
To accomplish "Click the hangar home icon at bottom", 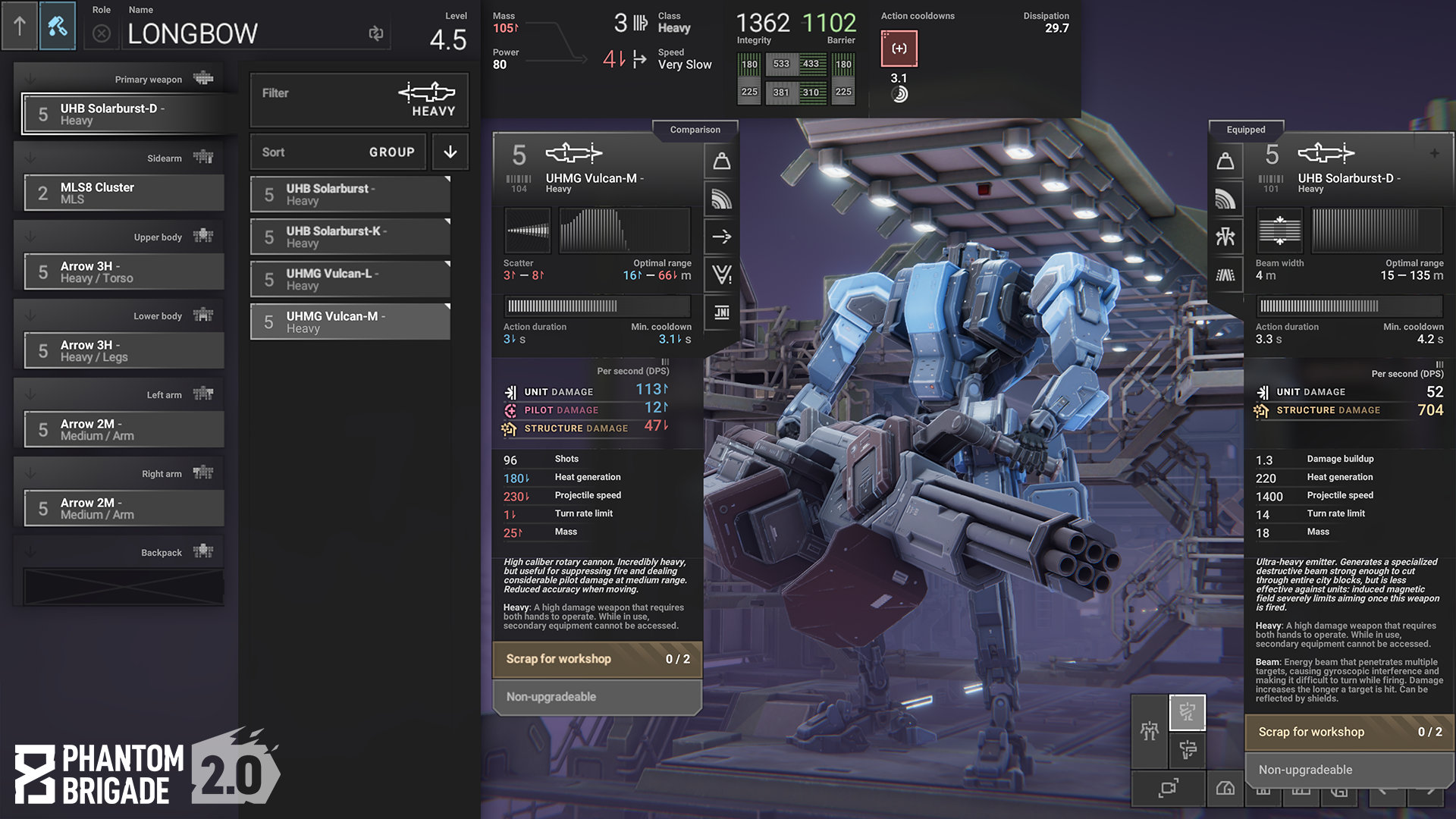I will pos(1226,789).
